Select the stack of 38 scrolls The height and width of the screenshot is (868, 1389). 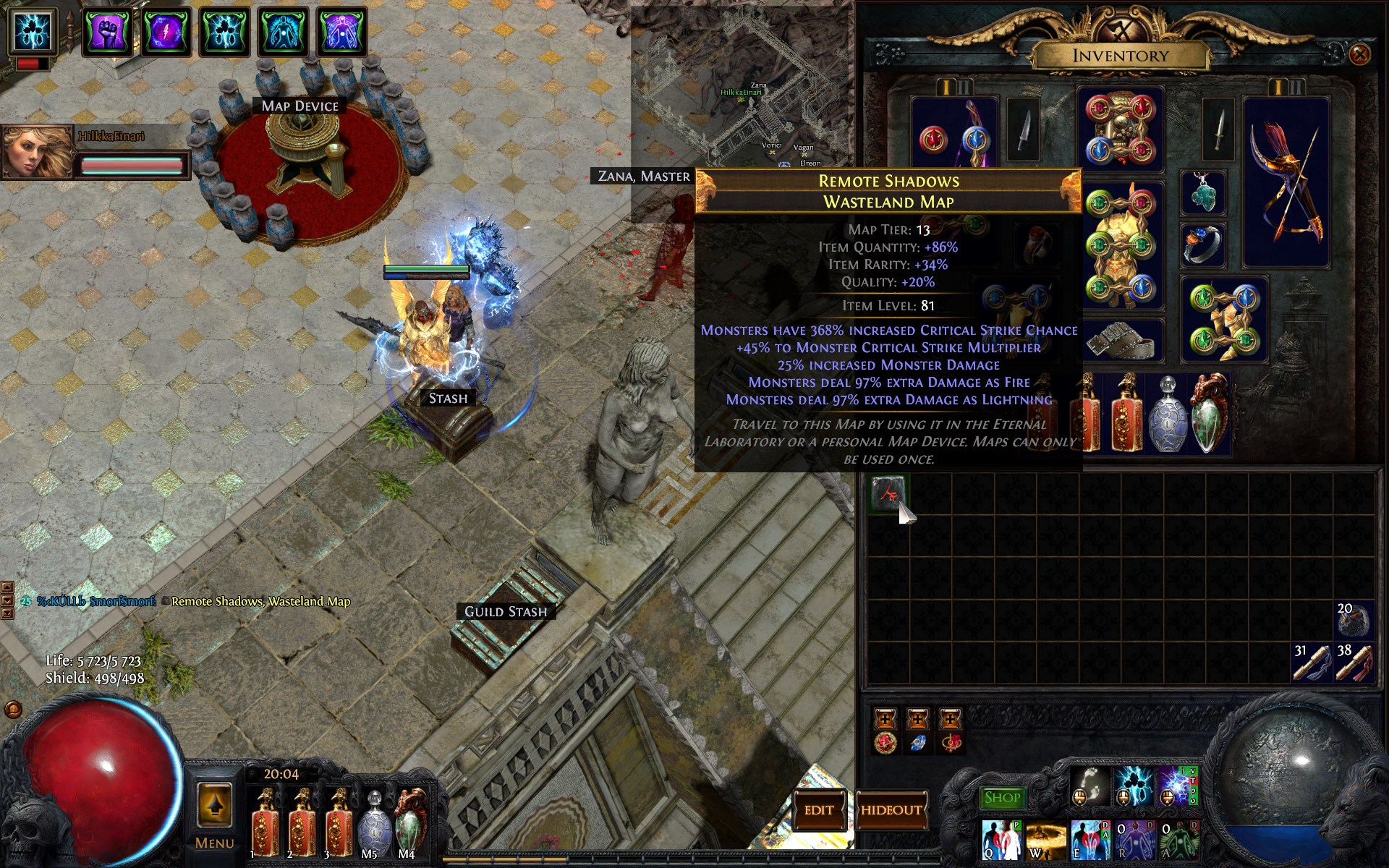1353,662
